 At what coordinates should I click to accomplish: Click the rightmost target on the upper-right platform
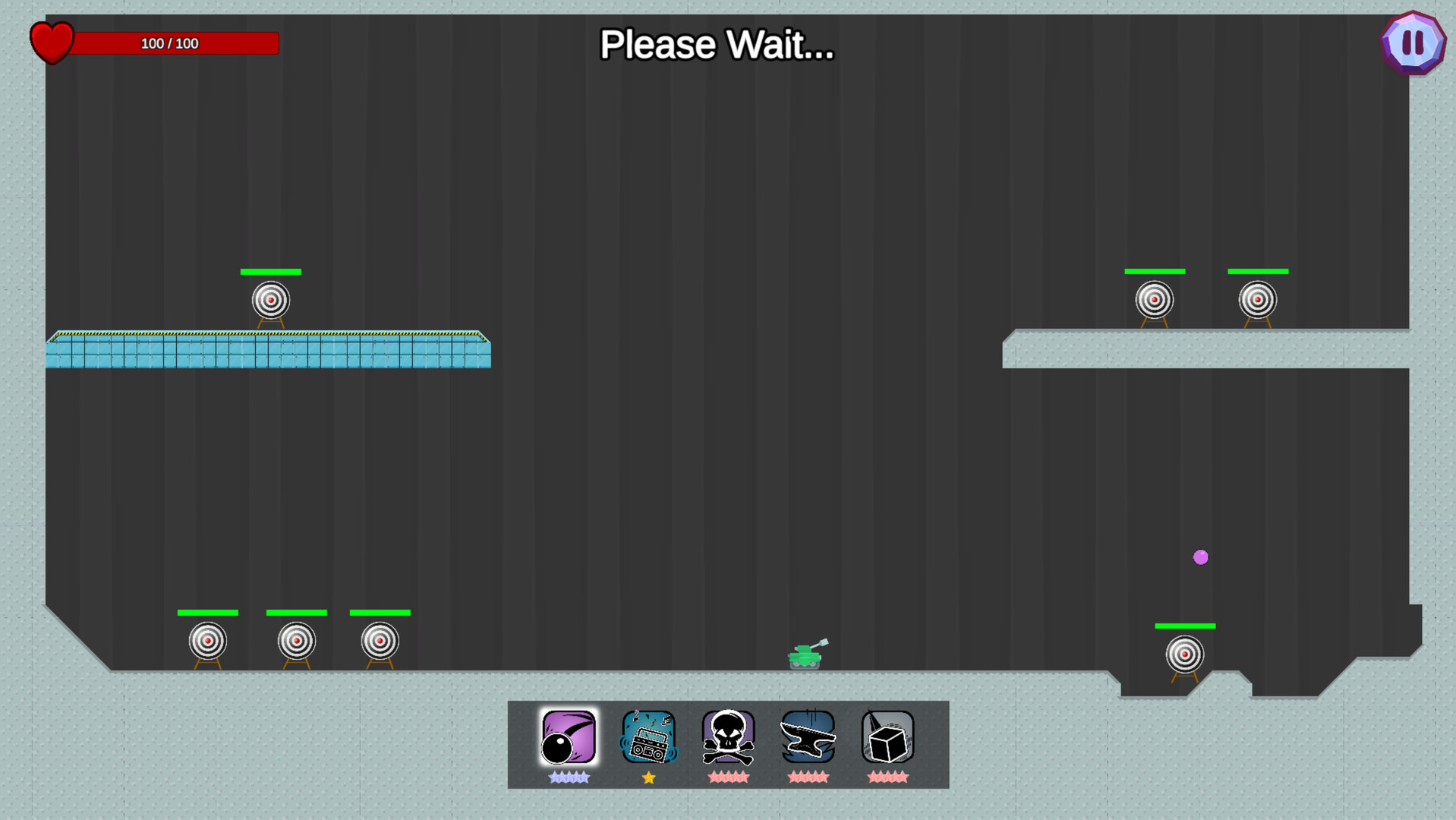(x=1258, y=300)
